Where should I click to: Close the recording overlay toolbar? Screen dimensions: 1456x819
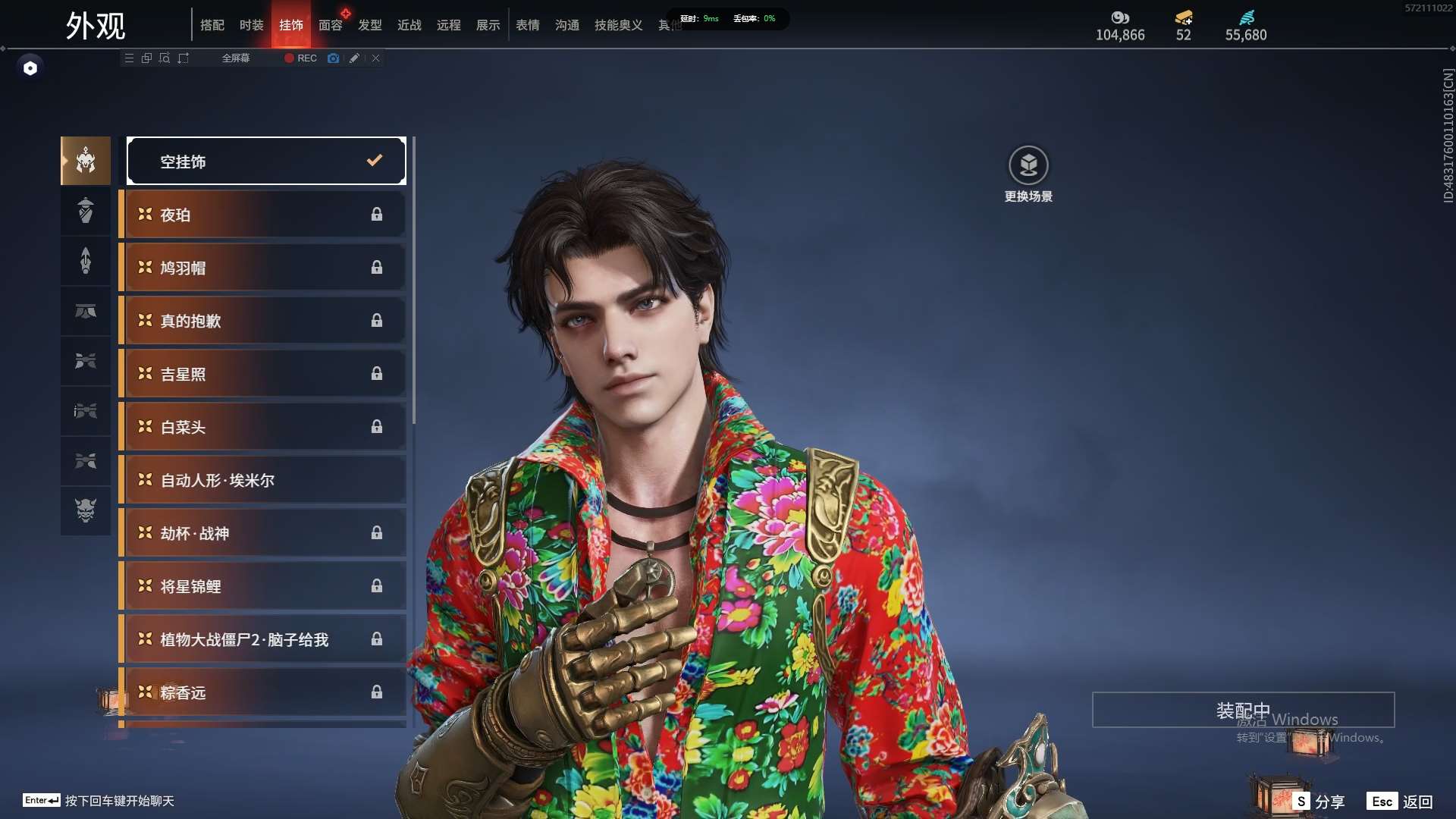375,58
